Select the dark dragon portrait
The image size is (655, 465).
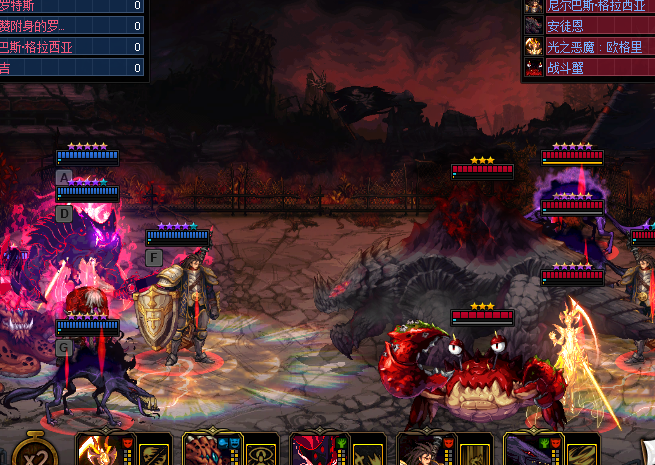(525, 450)
